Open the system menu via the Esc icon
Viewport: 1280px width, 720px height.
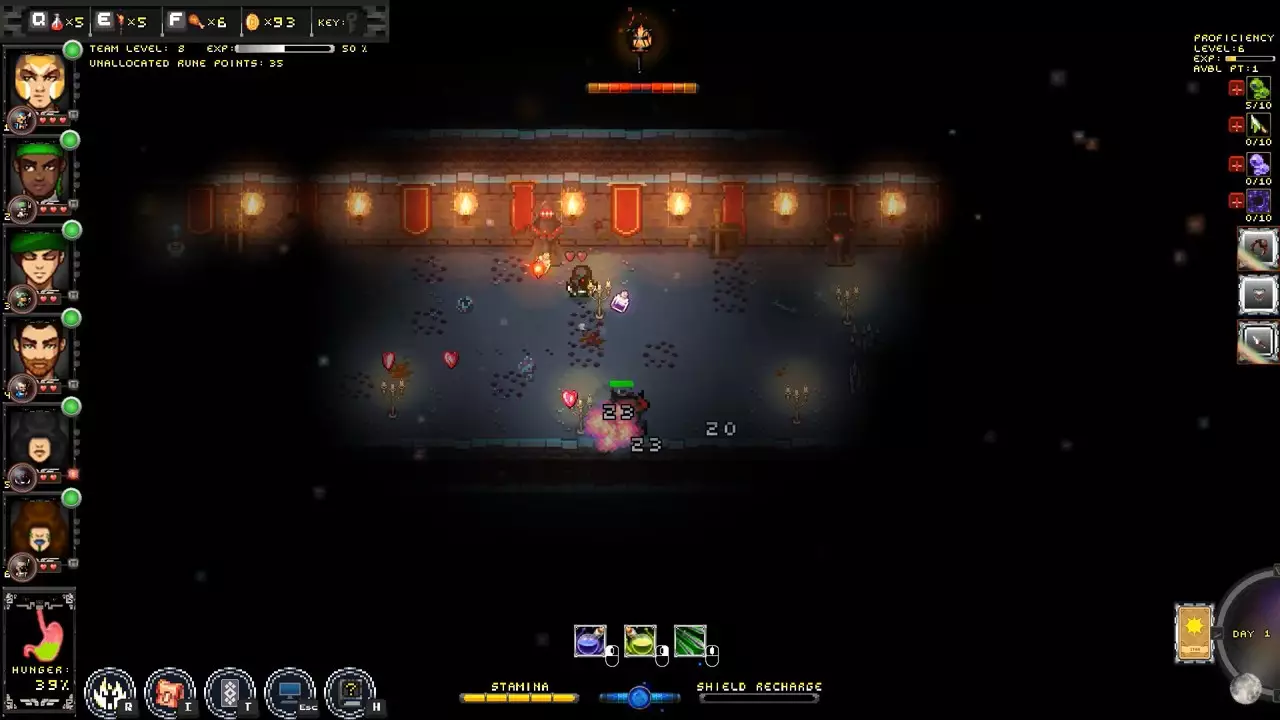290,688
